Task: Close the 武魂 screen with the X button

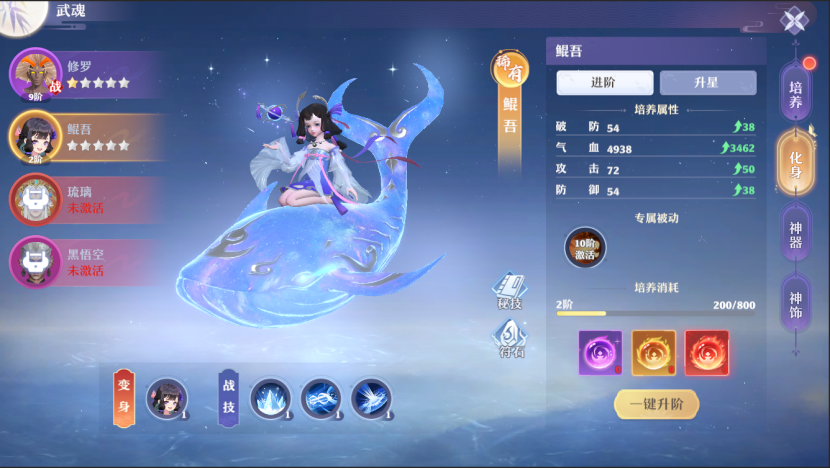Action: [794, 21]
